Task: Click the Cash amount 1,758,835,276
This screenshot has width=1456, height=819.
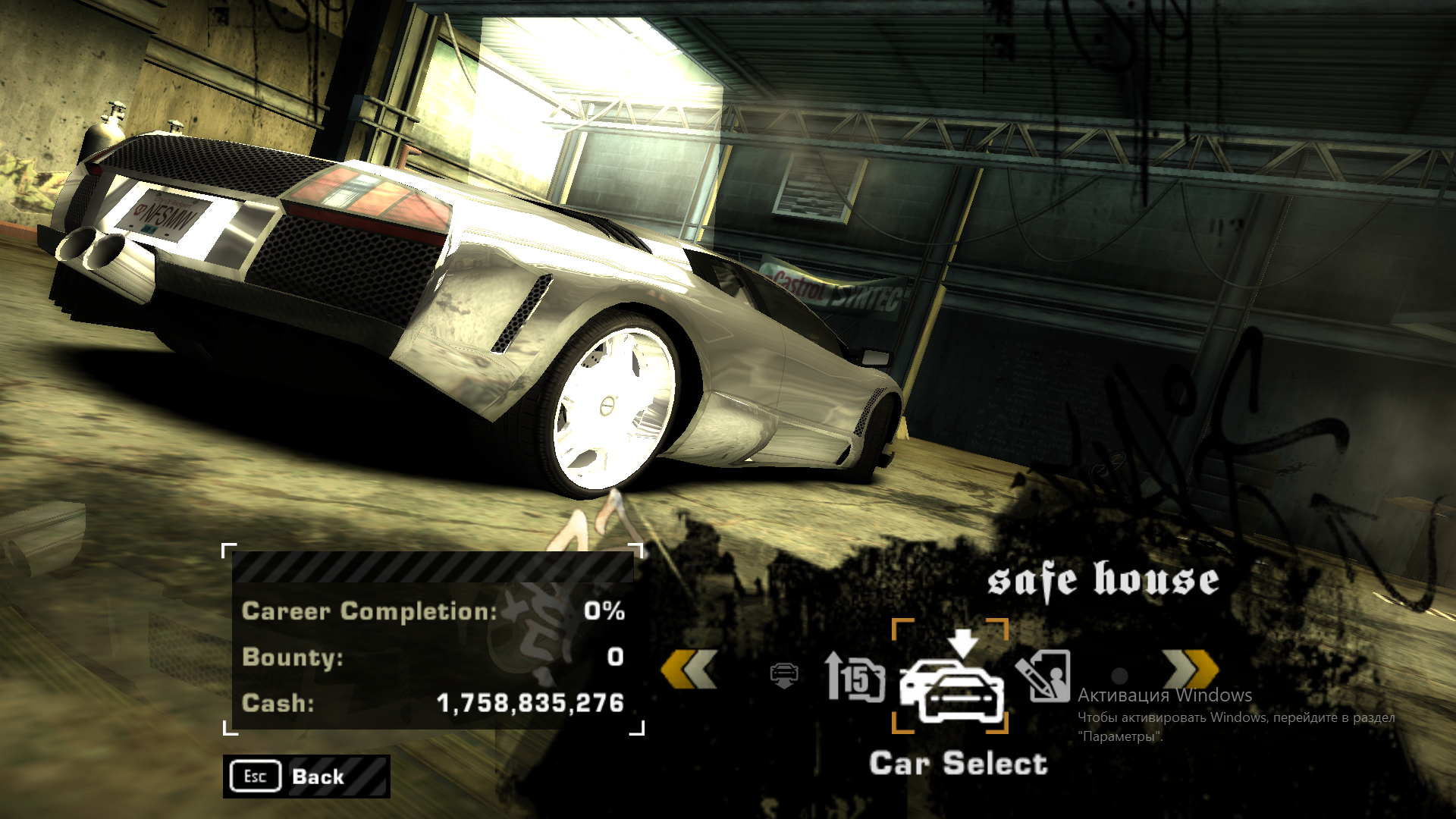Action: [531, 703]
